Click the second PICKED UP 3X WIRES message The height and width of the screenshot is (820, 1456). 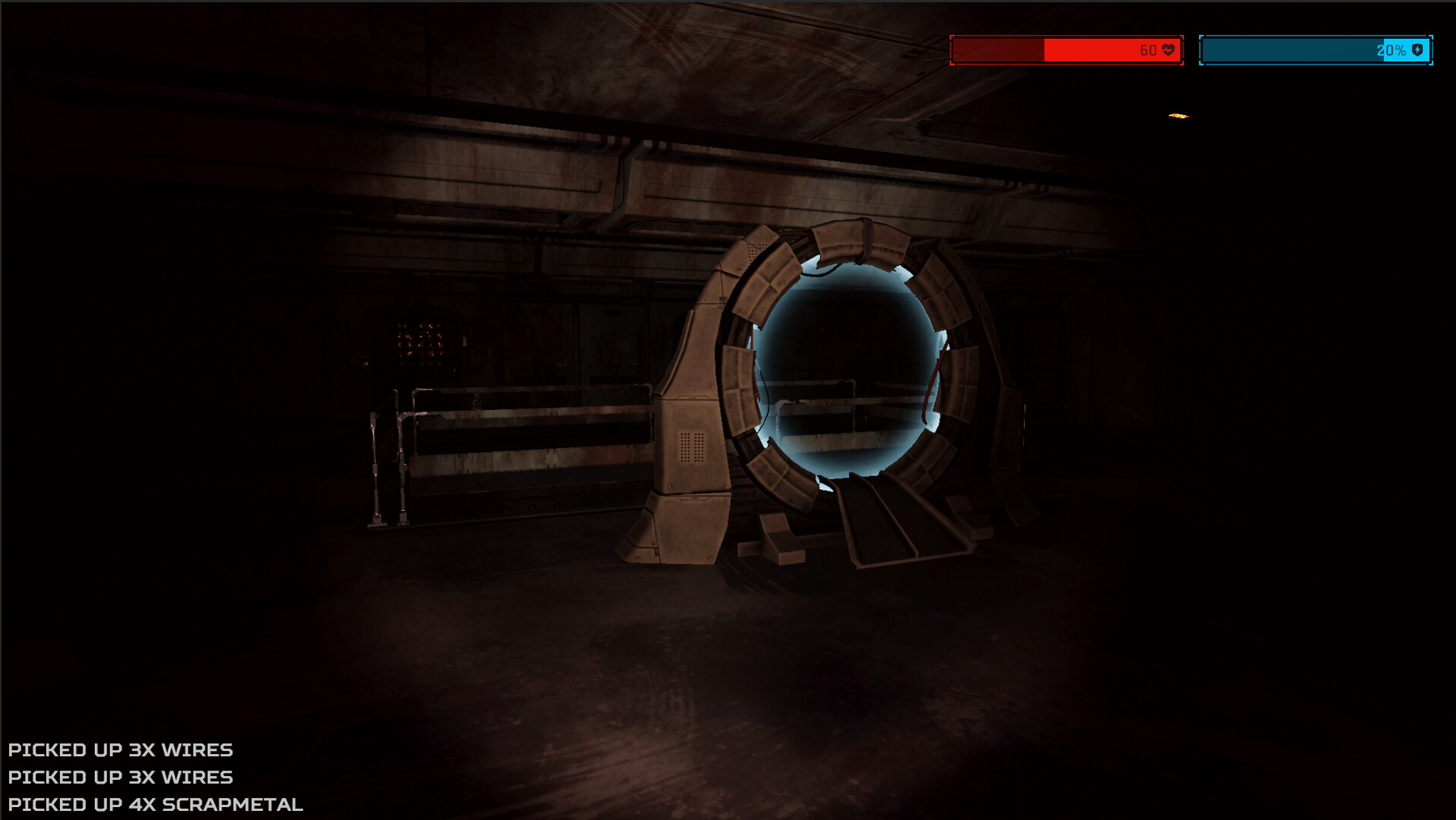coord(118,777)
